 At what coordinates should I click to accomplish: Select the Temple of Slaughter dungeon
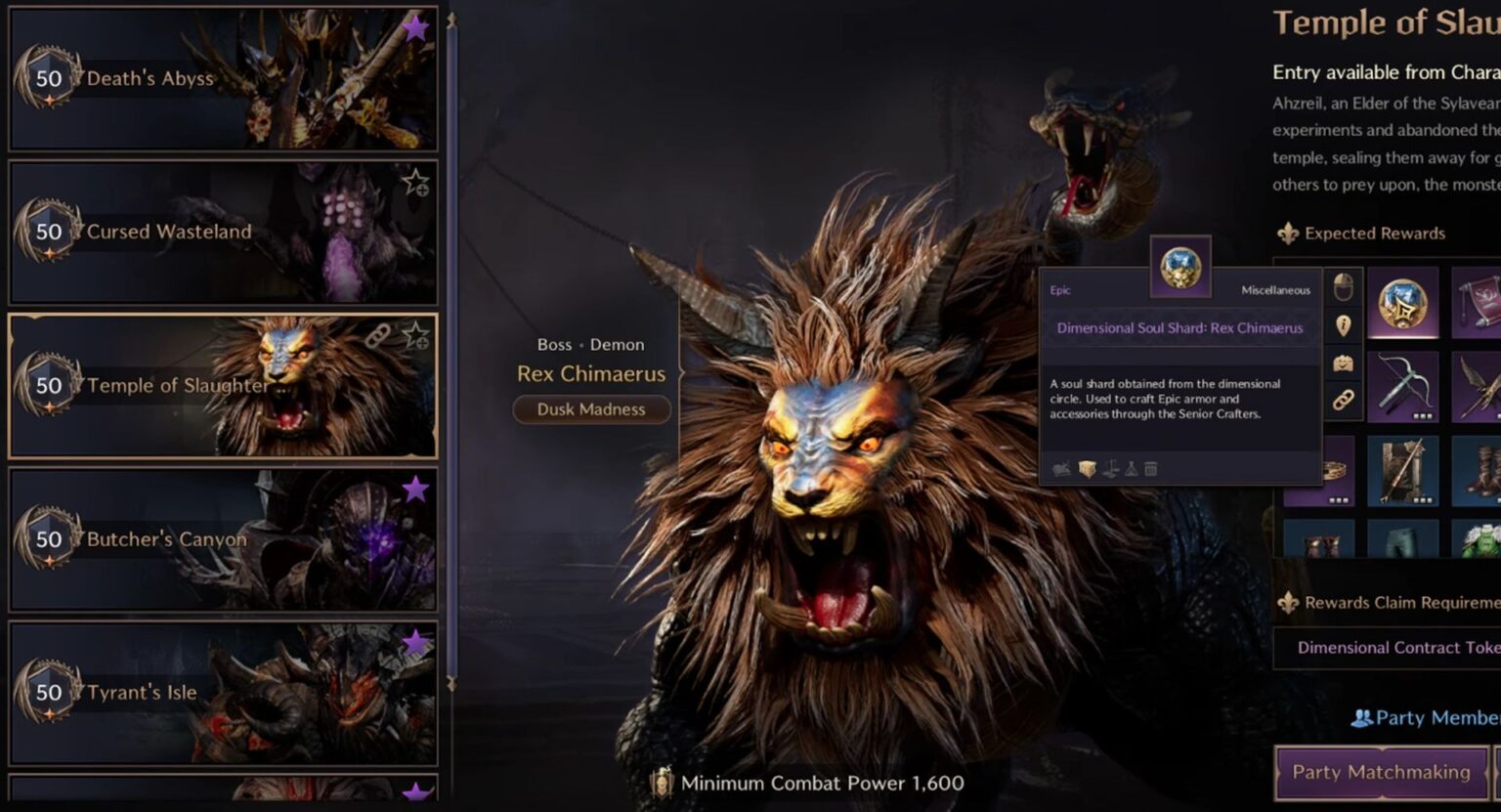(x=223, y=386)
